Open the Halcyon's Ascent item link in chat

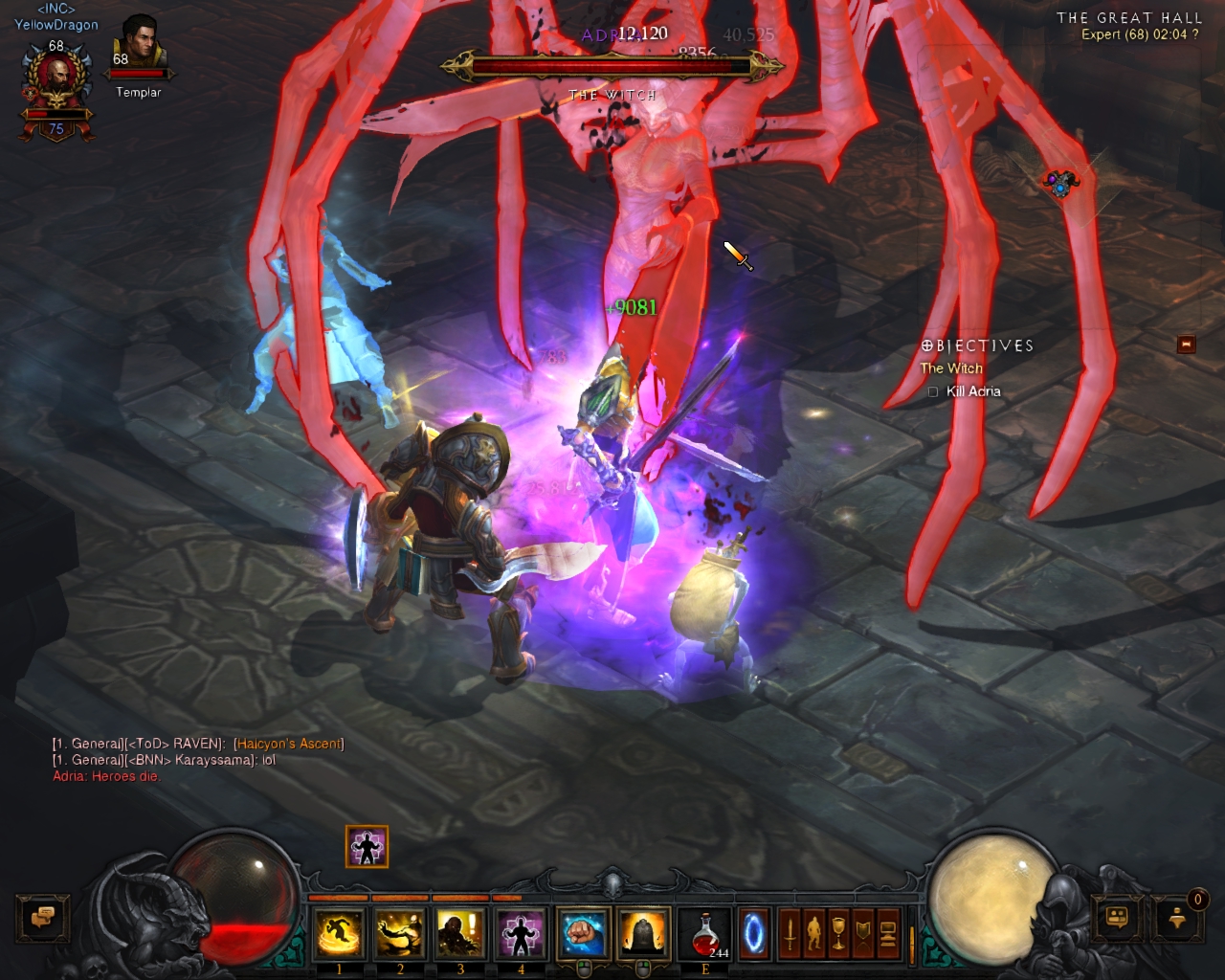288,744
